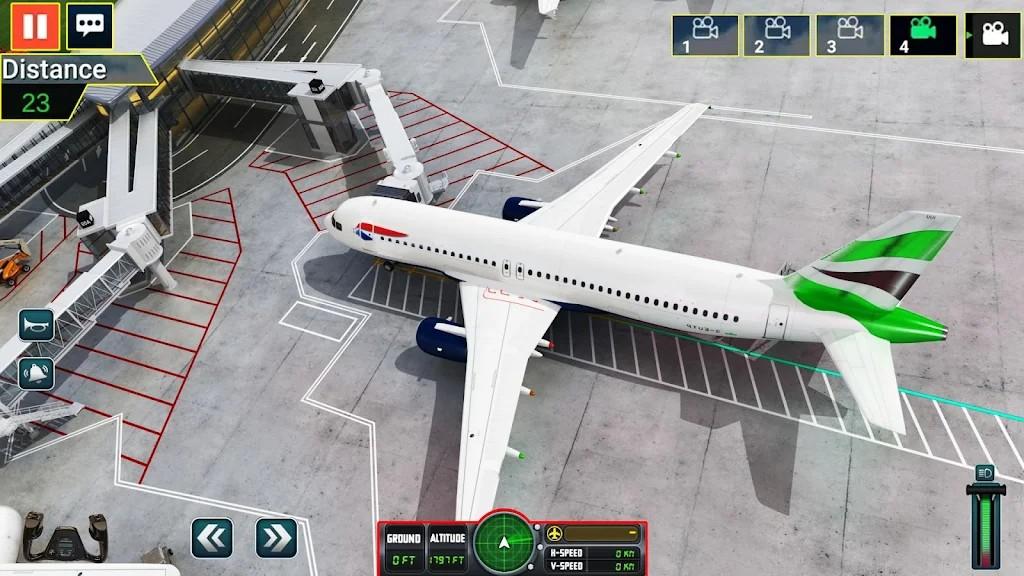
Task: Toggle the white camera panel expander
Action: [x=992, y=35]
